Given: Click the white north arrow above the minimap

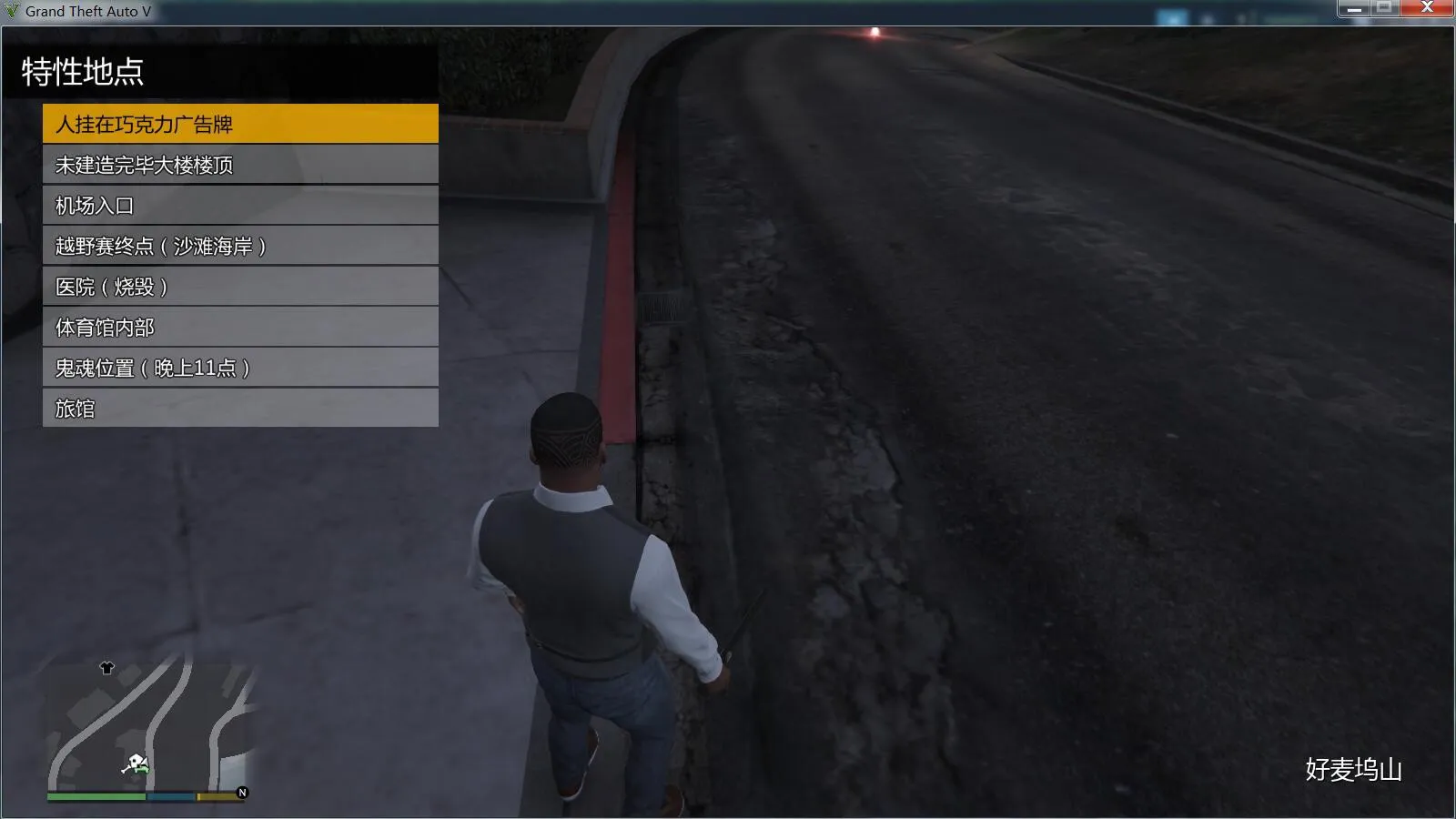Looking at the screenshot, I should pyautogui.click(x=108, y=669).
